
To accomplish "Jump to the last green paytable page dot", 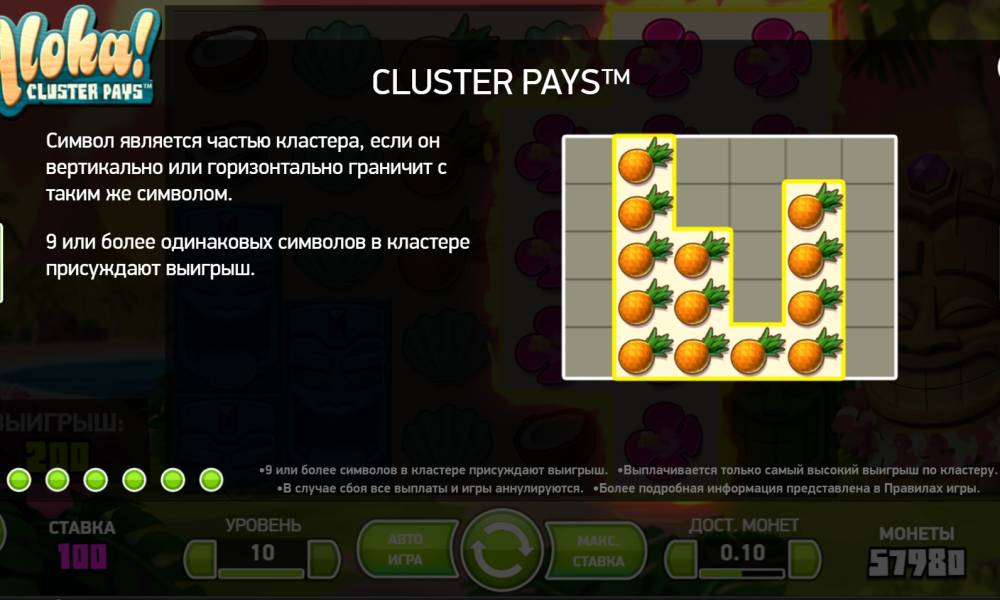I will tap(210, 481).
